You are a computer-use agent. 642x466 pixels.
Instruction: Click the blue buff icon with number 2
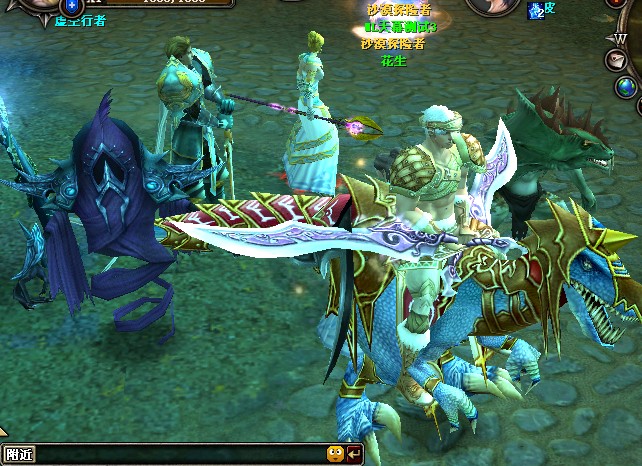pos(535,11)
